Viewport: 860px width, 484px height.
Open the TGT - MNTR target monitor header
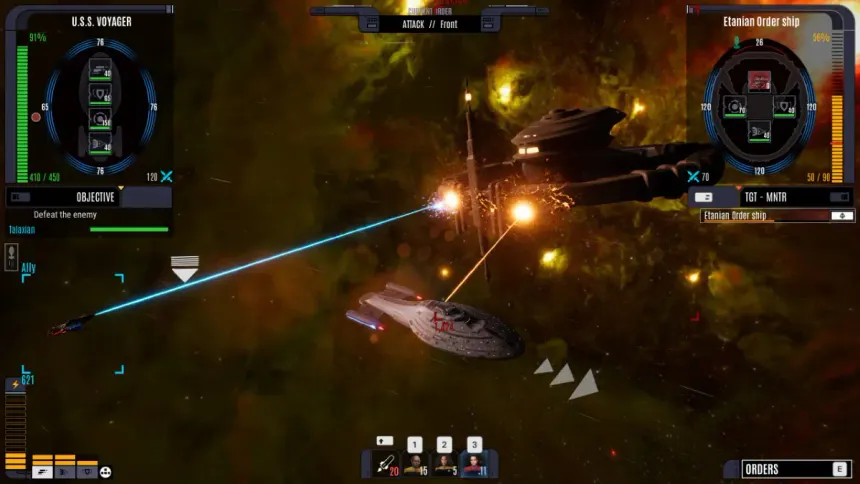tap(770, 197)
